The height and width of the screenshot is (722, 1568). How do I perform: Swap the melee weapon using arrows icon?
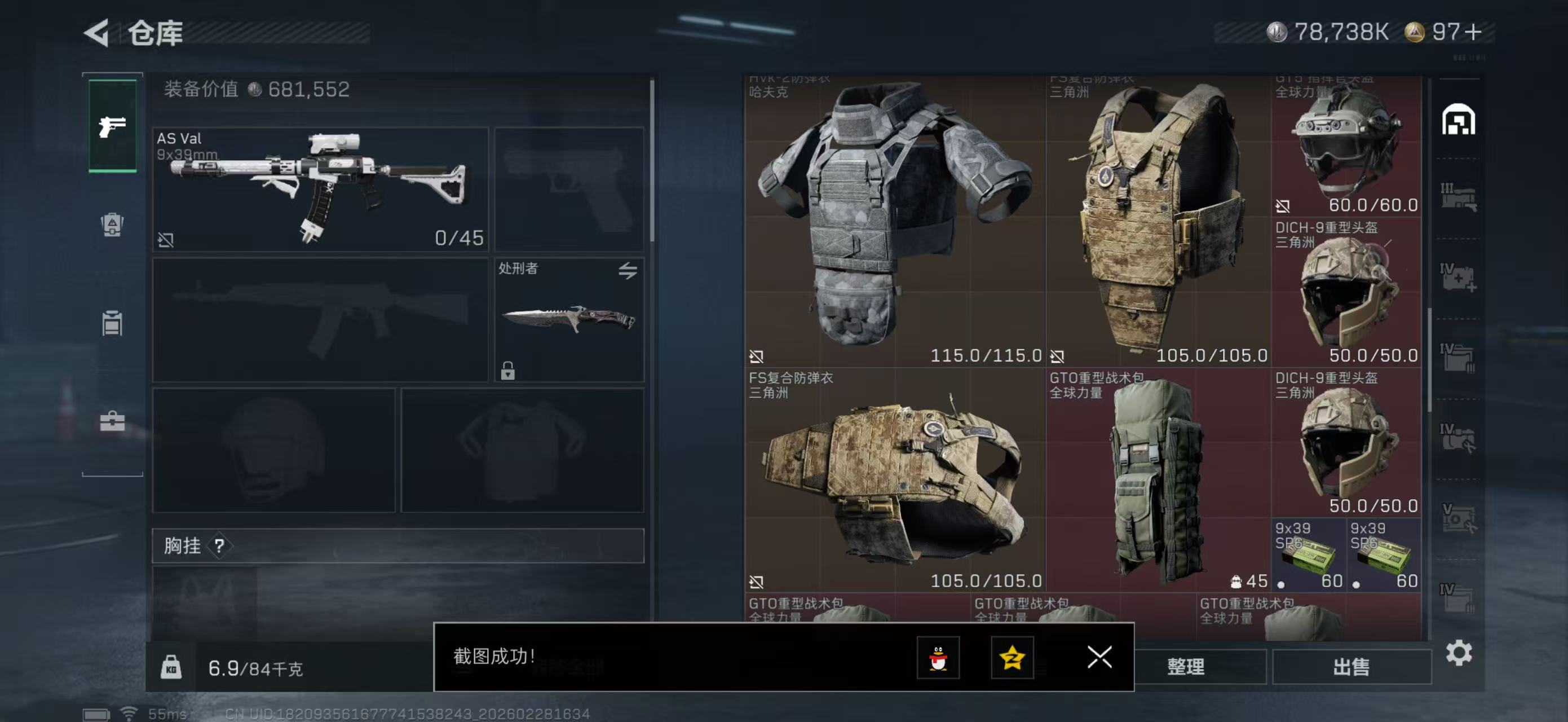tap(628, 270)
